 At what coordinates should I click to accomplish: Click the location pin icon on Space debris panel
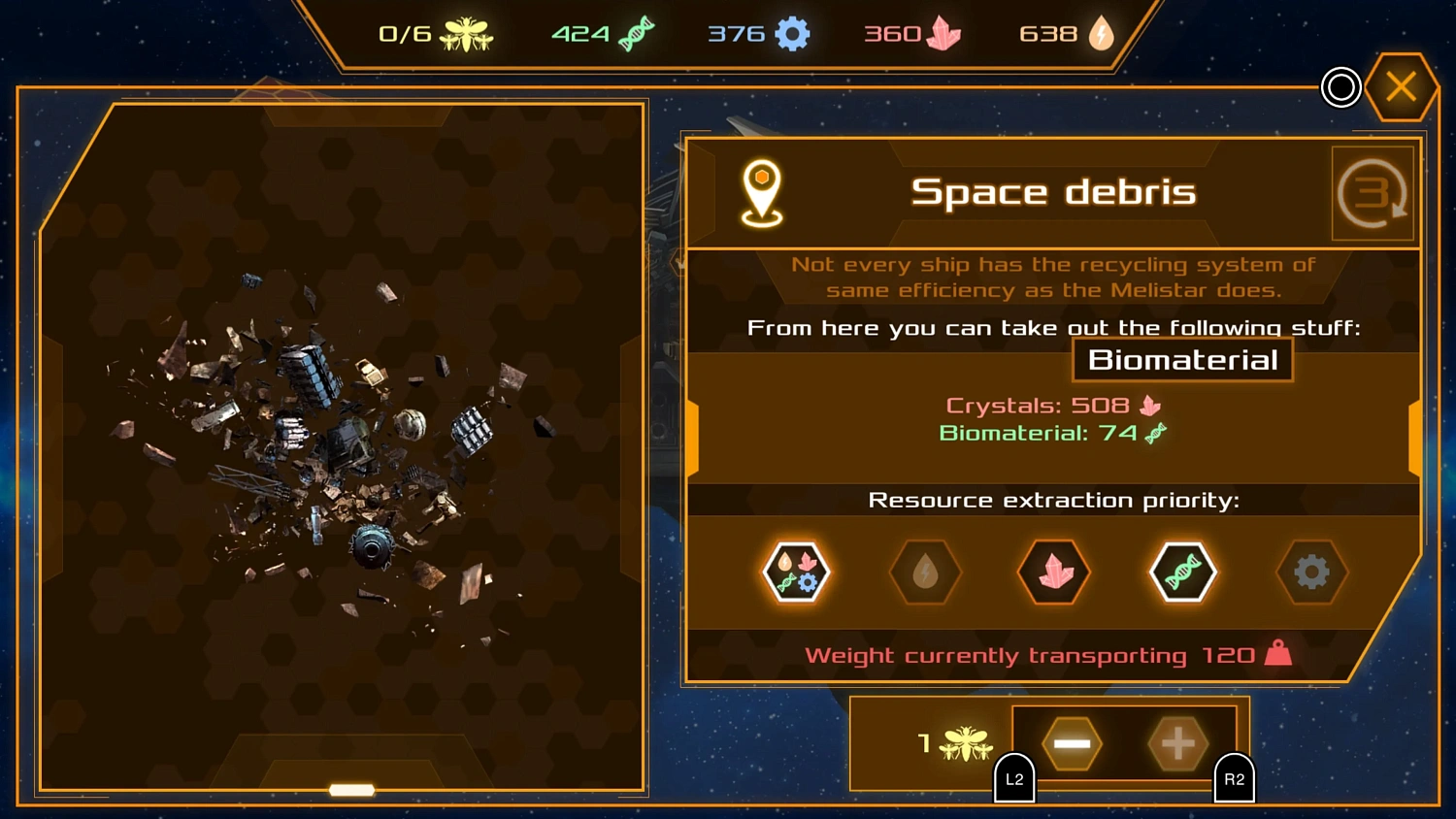(x=762, y=191)
